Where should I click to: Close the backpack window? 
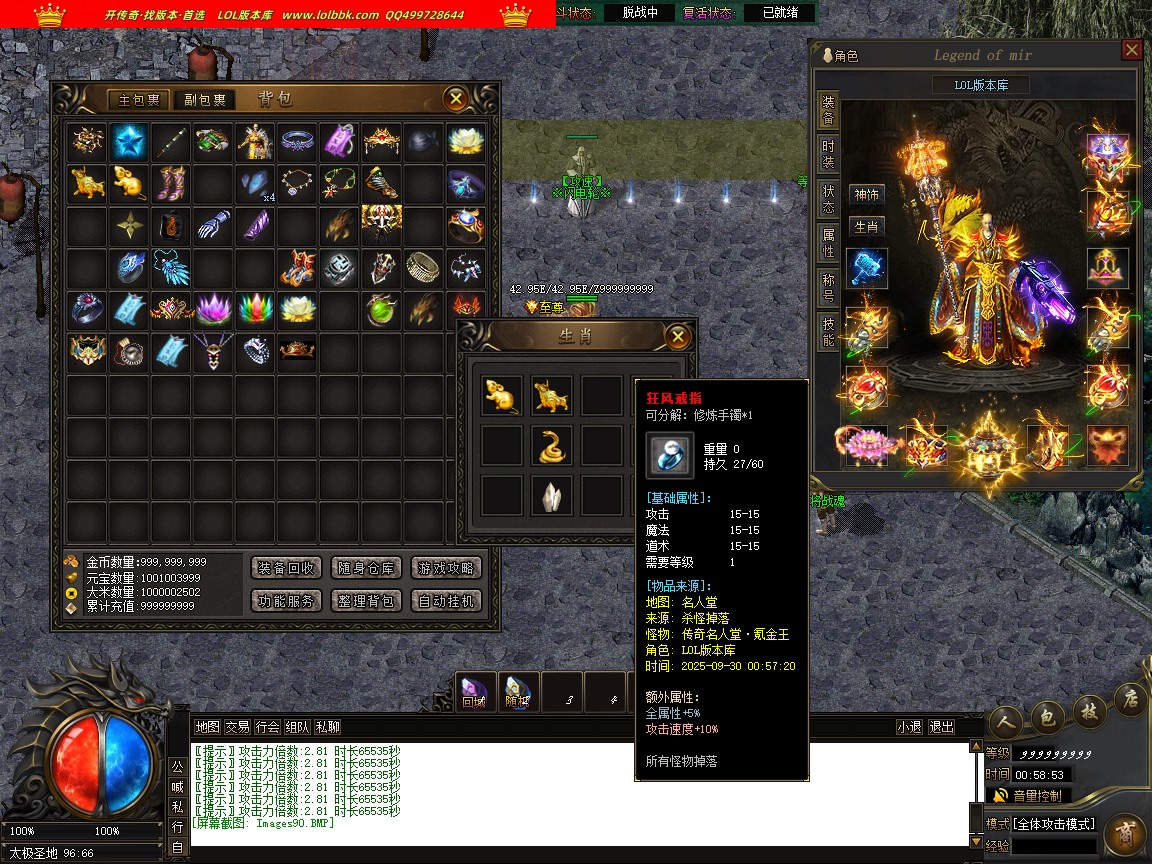point(456,98)
